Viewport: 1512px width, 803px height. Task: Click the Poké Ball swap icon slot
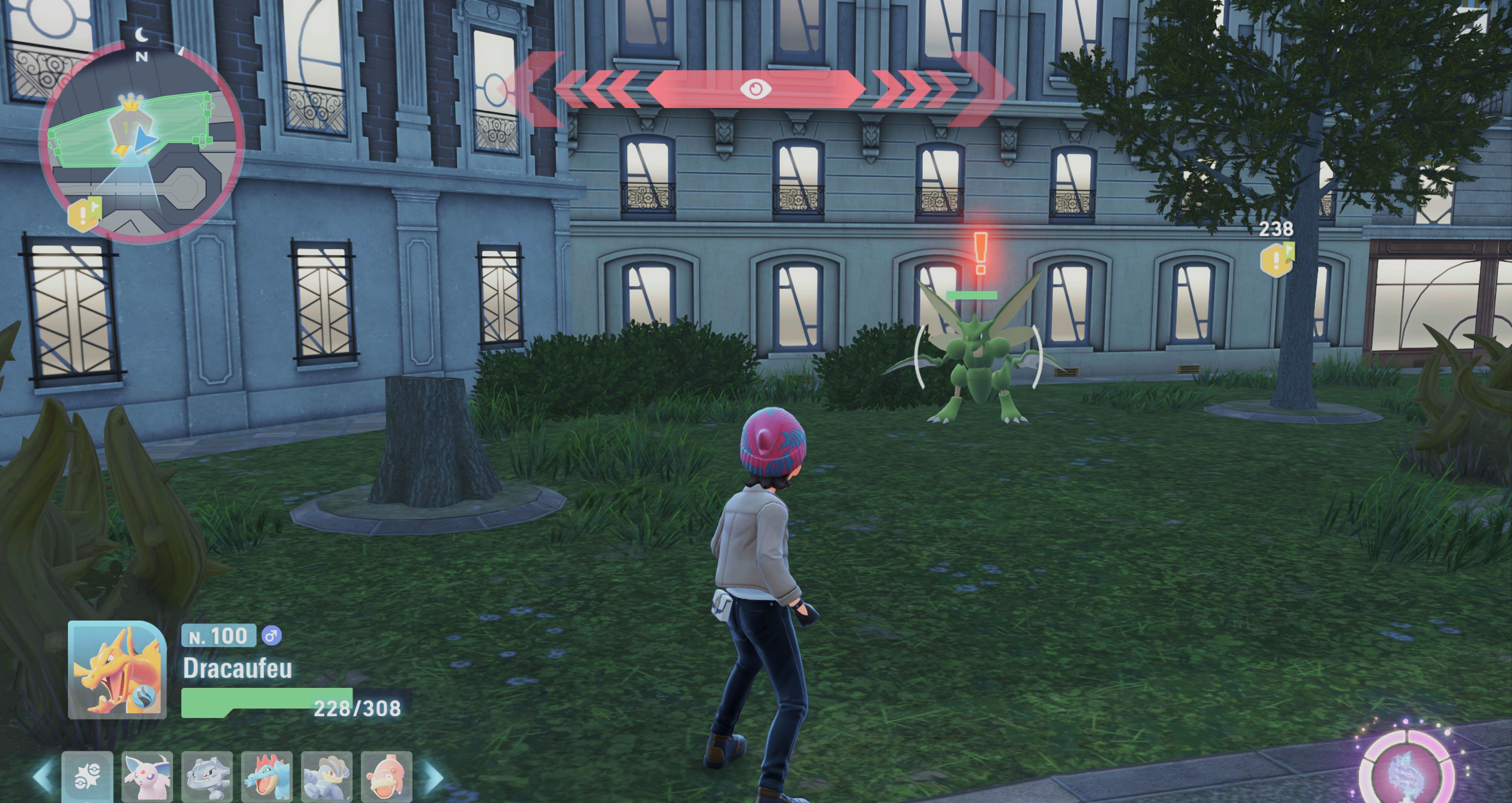click(87, 776)
